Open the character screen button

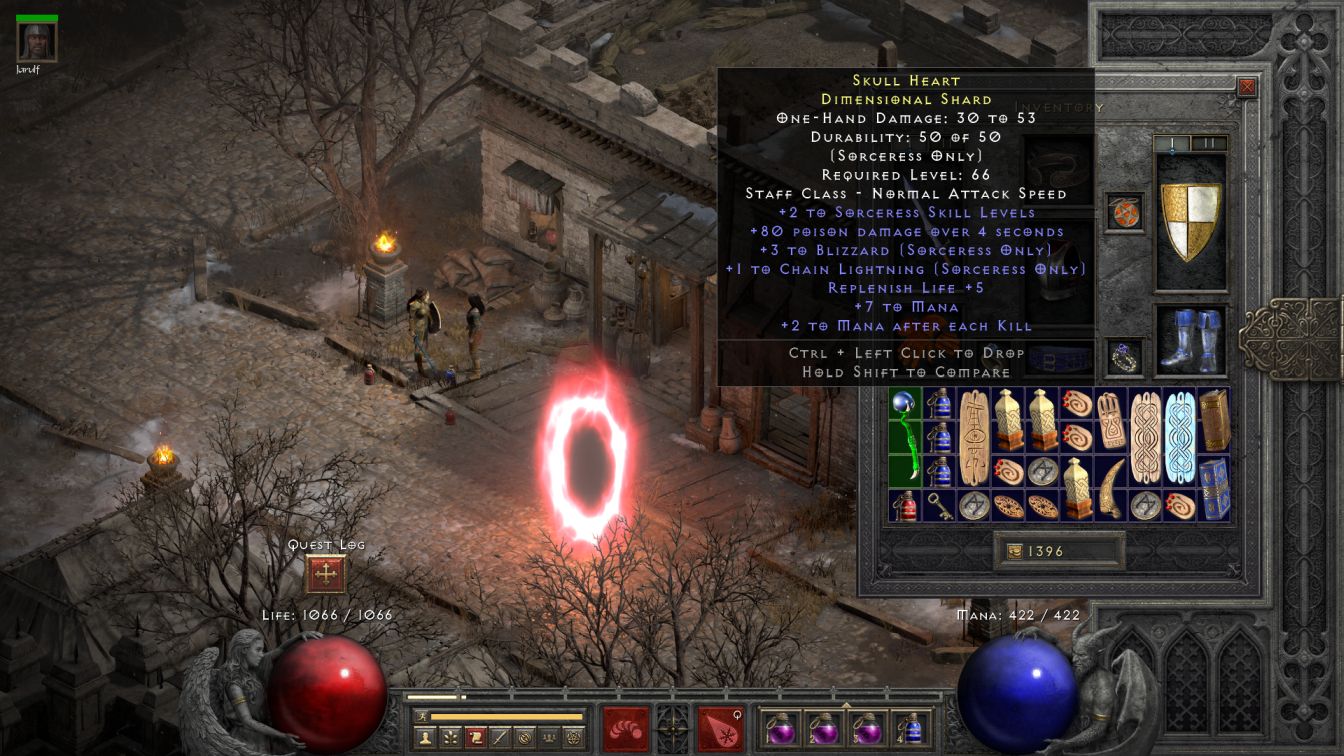[x=426, y=737]
